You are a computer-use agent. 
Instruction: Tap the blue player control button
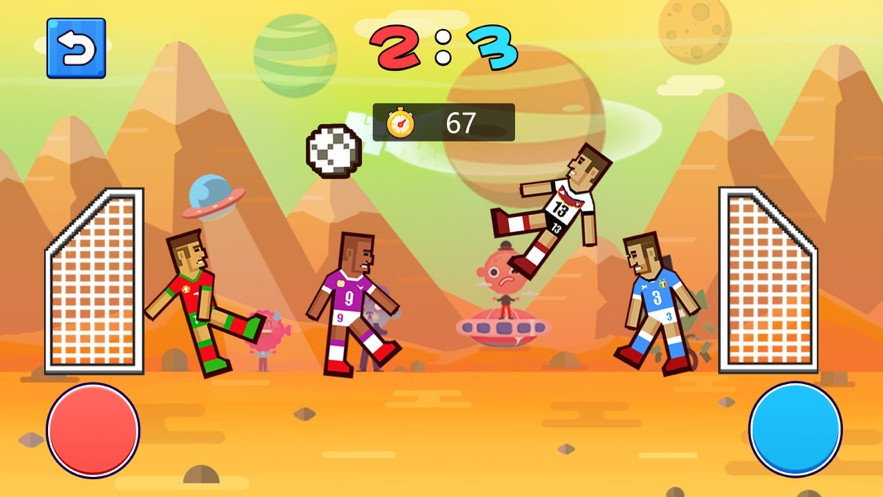point(795,430)
